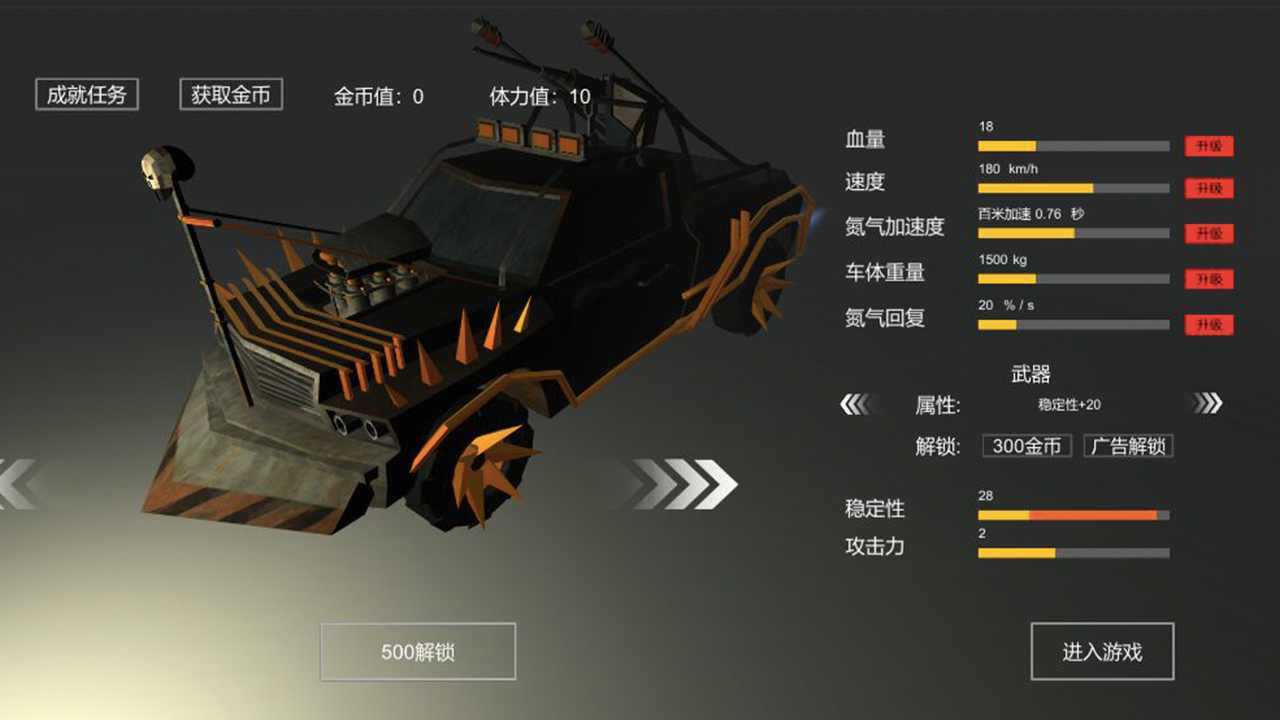Browse next weapon with right arrows
Viewport: 1280px width, 720px height.
coord(1209,402)
